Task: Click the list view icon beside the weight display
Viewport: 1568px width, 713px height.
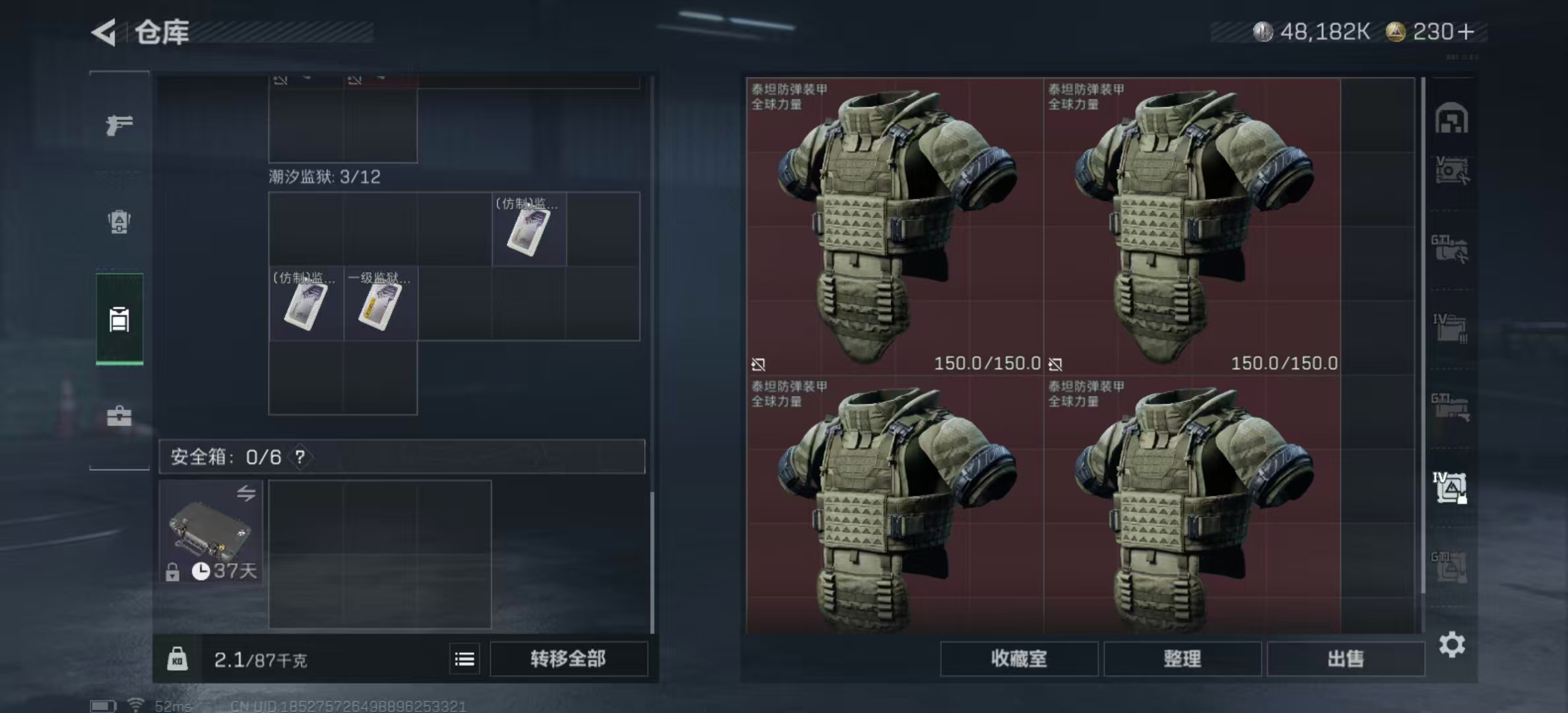Action: tap(465, 659)
